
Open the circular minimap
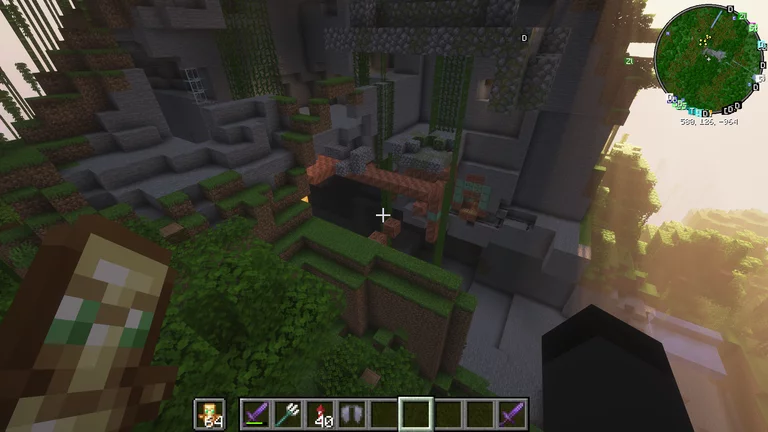(x=707, y=58)
